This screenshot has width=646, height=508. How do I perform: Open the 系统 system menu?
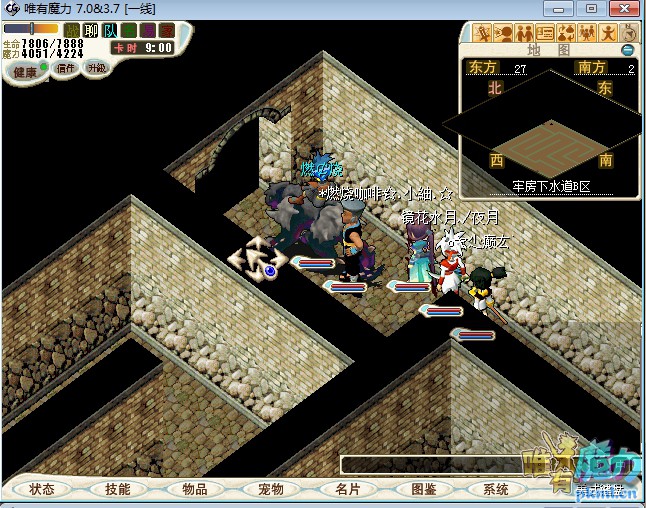coord(496,489)
